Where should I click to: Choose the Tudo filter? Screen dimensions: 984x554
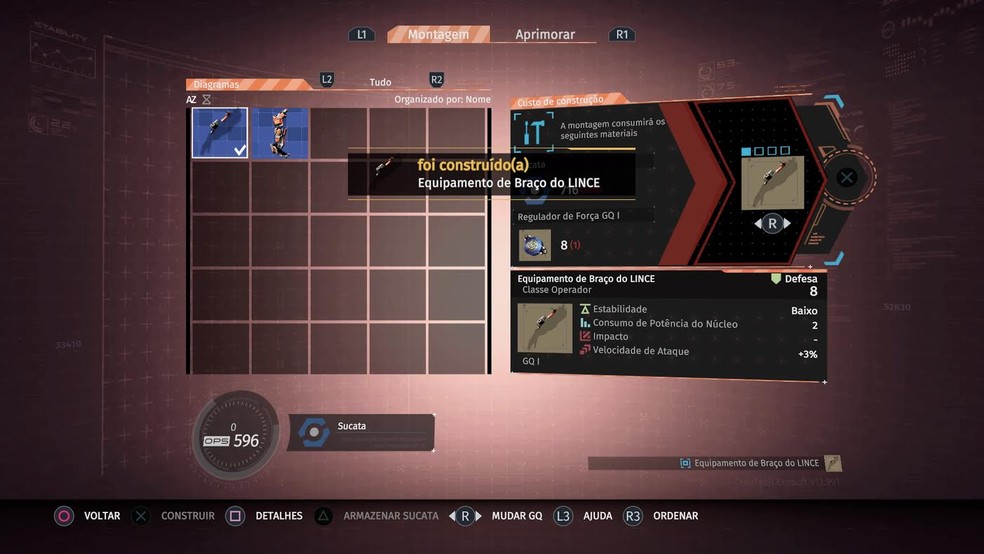[x=380, y=82]
